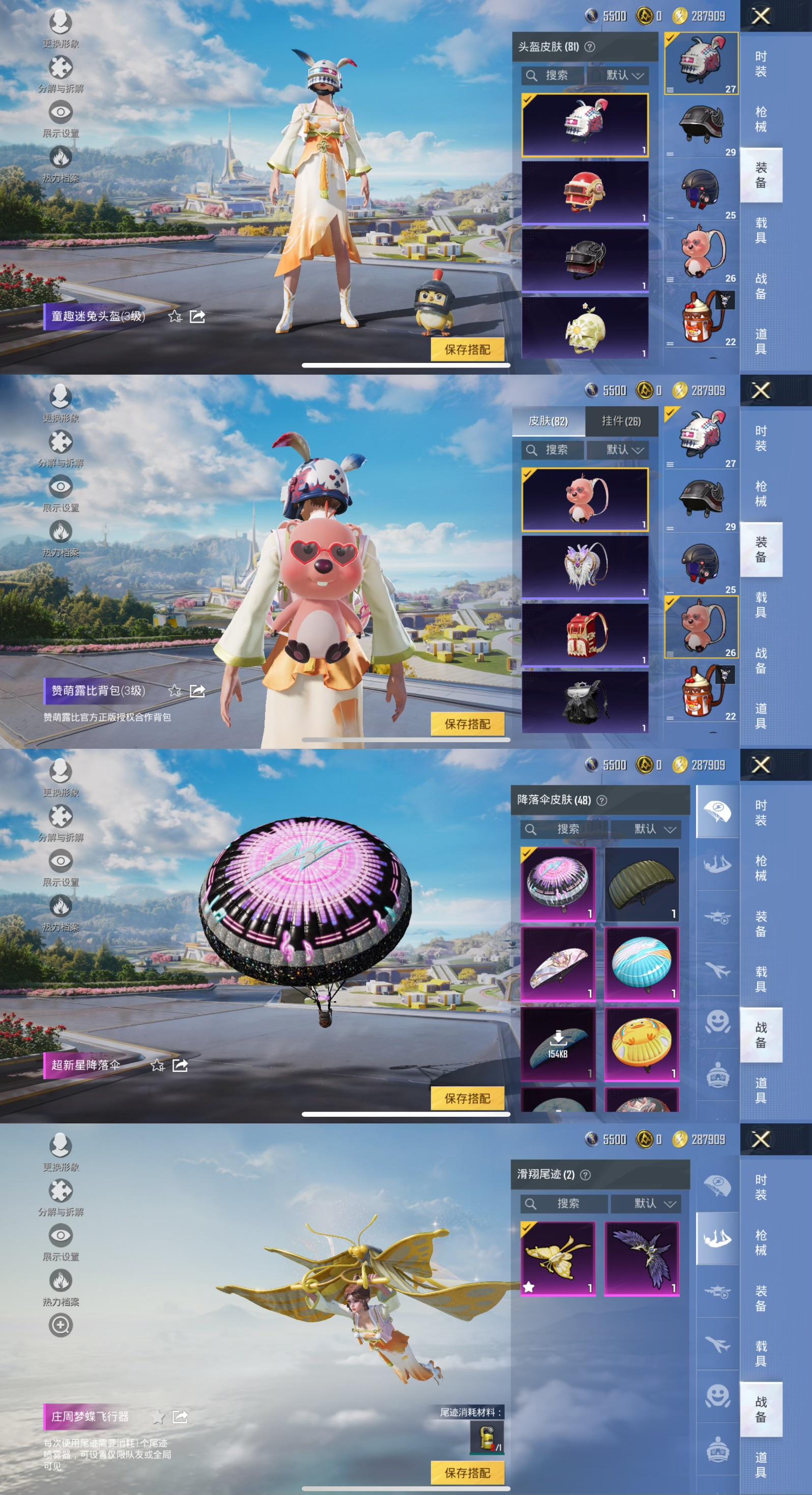Click the magnifier plus zoom icon
The image size is (812, 1495).
pyautogui.click(x=61, y=1325)
